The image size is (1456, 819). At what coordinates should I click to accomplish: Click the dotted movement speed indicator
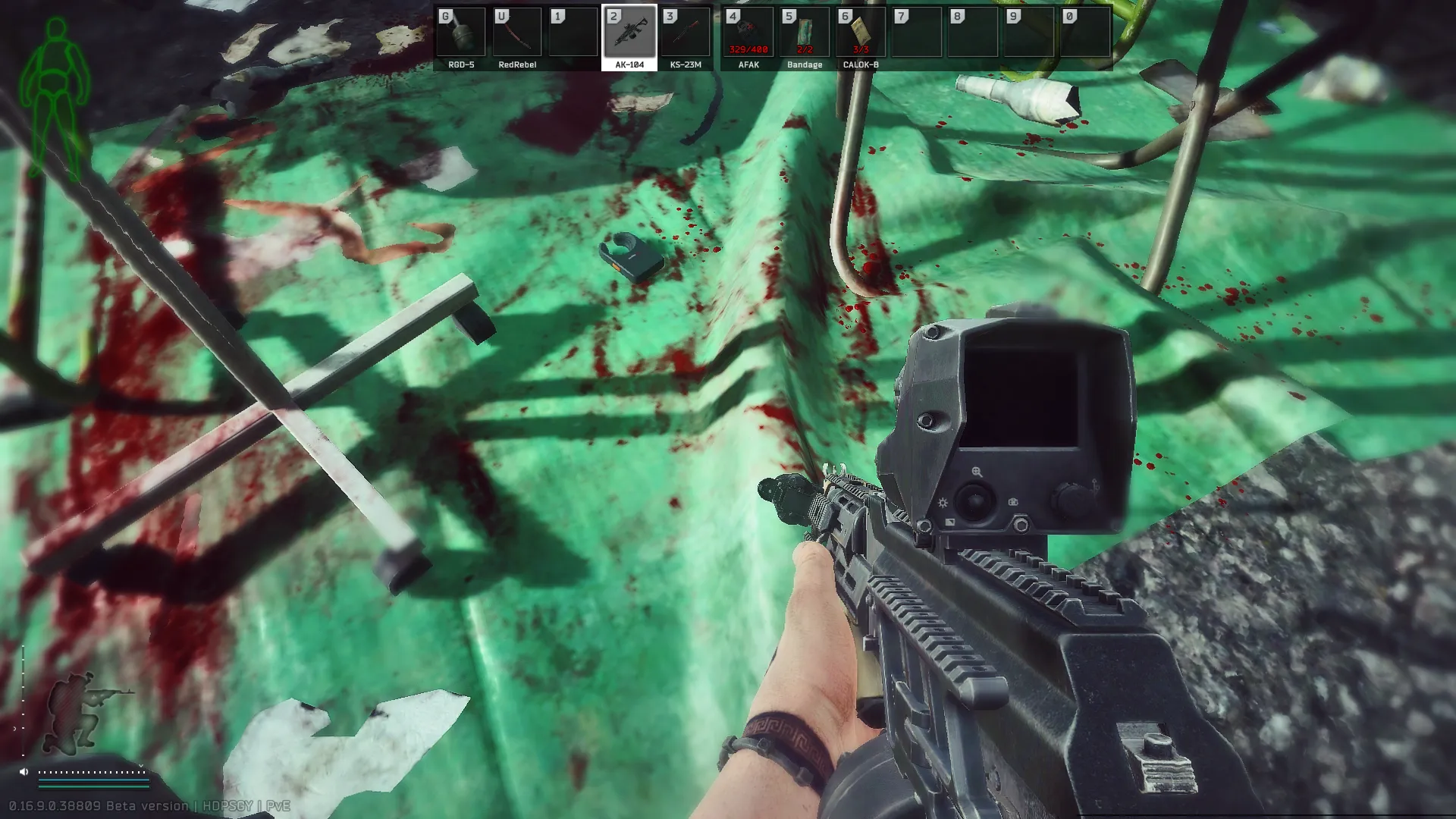click(91, 772)
